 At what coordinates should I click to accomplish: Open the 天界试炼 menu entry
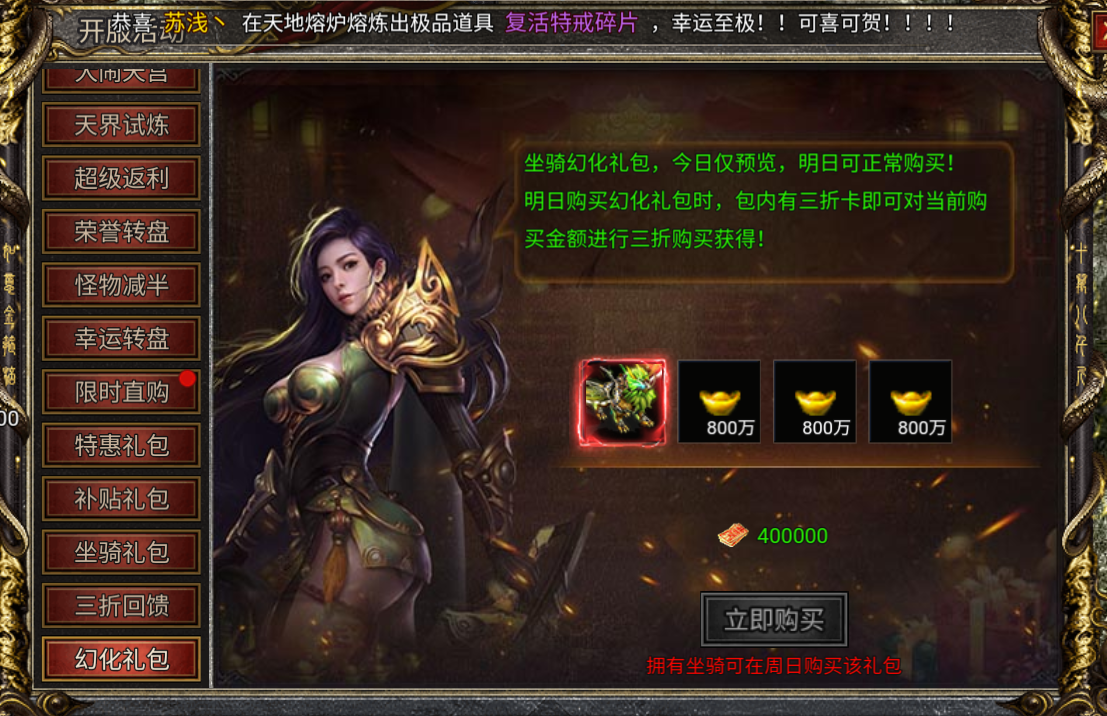[122, 126]
